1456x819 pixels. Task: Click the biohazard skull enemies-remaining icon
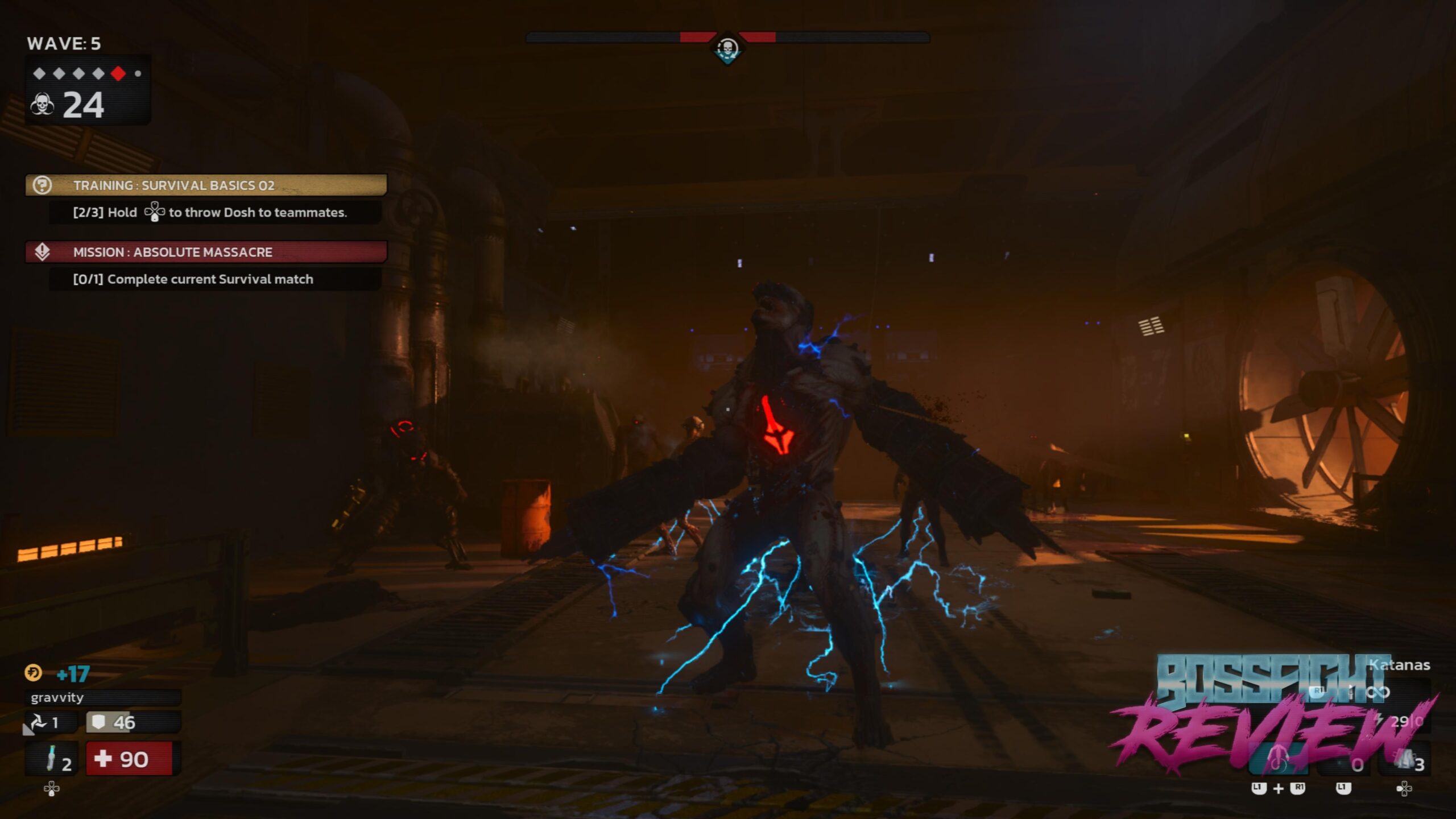click(x=43, y=105)
